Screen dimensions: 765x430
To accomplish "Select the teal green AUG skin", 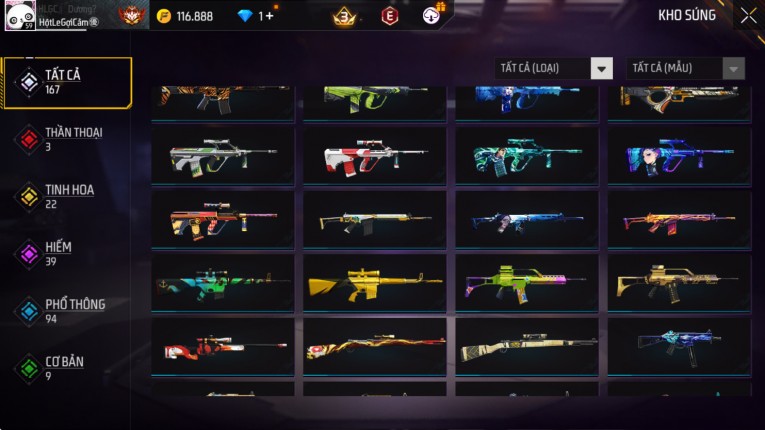I will point(527,155).
